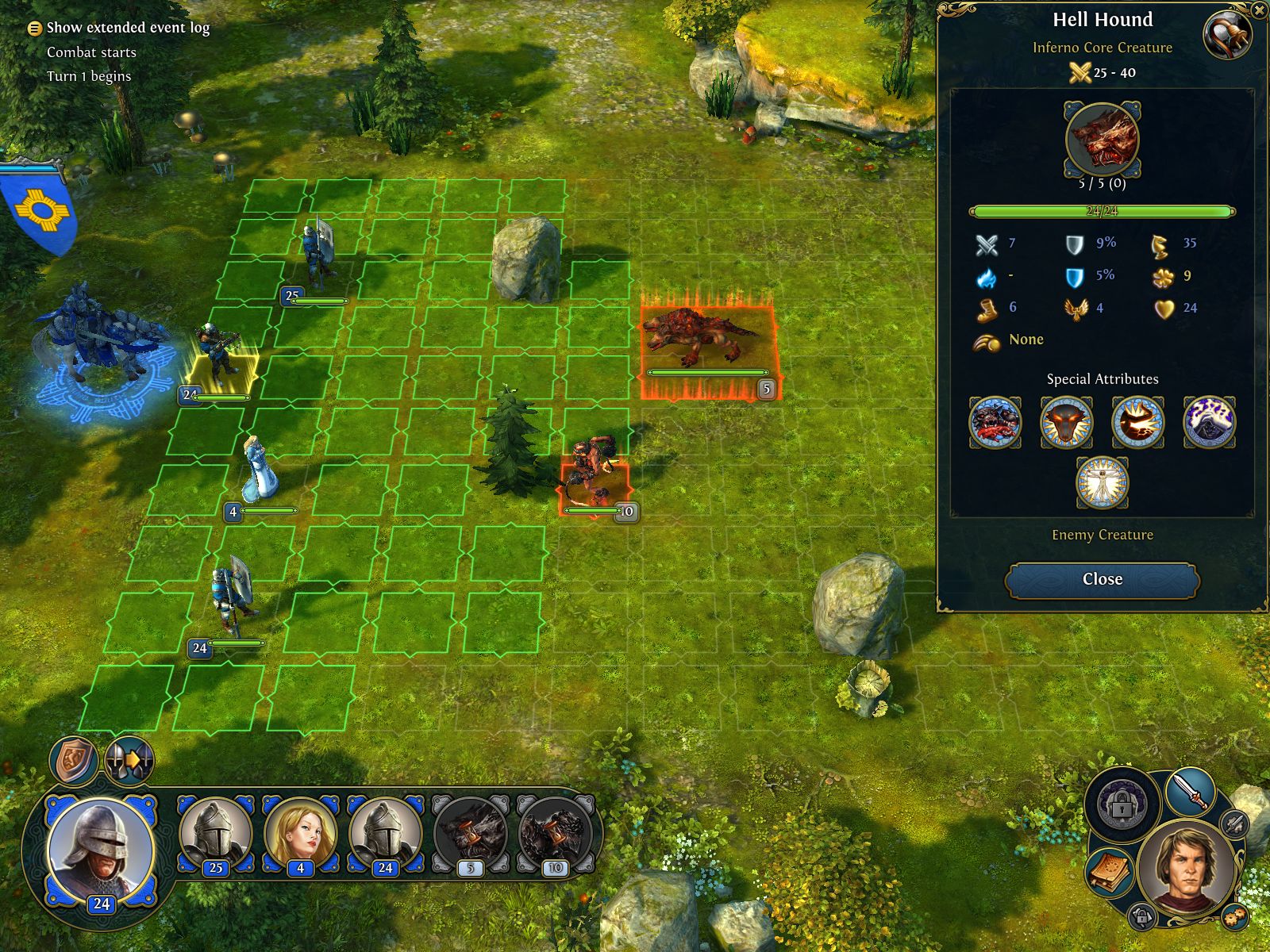1270x952 pixels.
Task: Open the Vitruvian man special attribute
Action: (x=1102, y=482)
